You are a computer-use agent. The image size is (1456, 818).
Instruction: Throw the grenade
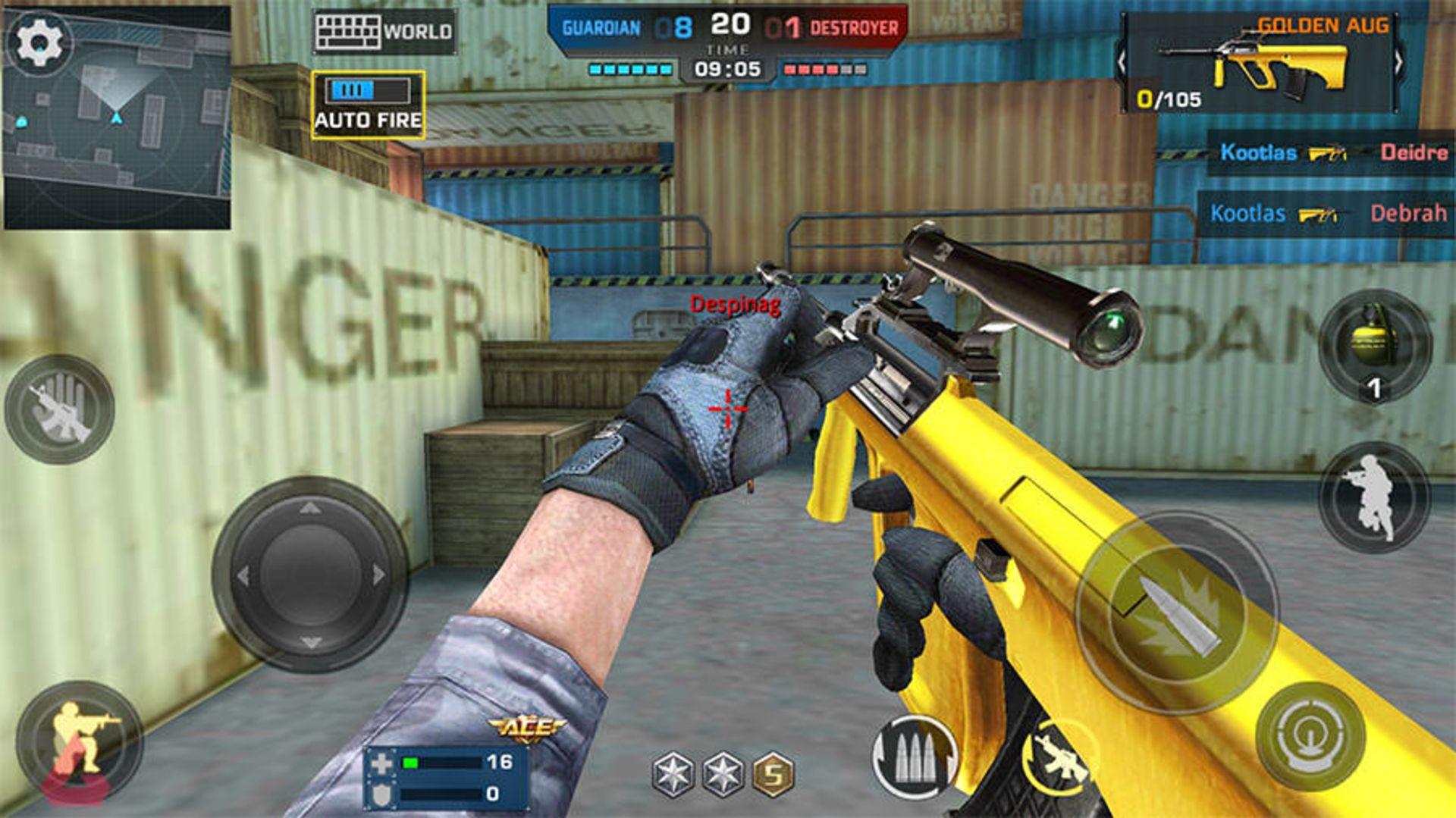pos(1374,346)
